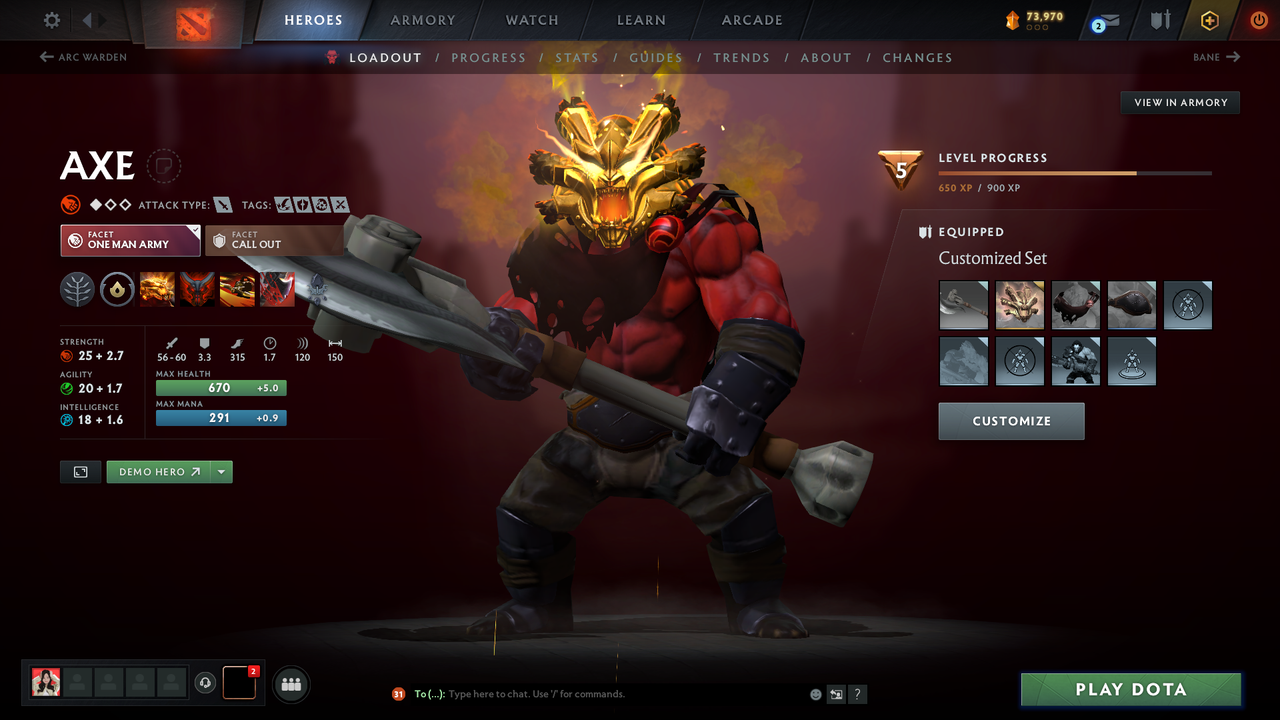Click the Counter Helix ability icon

pos(237,290)
